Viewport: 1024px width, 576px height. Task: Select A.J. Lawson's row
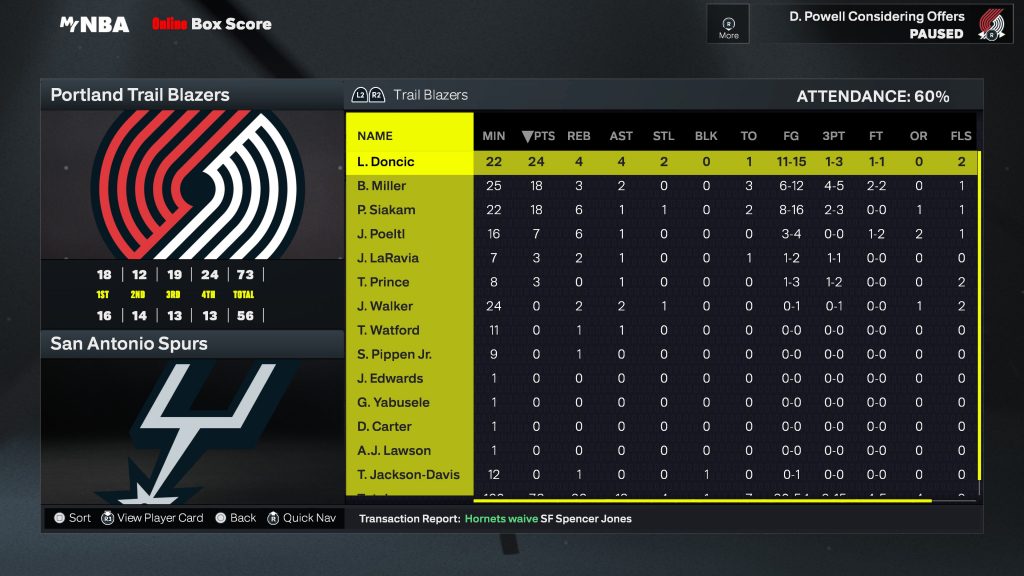pos(394,450)
